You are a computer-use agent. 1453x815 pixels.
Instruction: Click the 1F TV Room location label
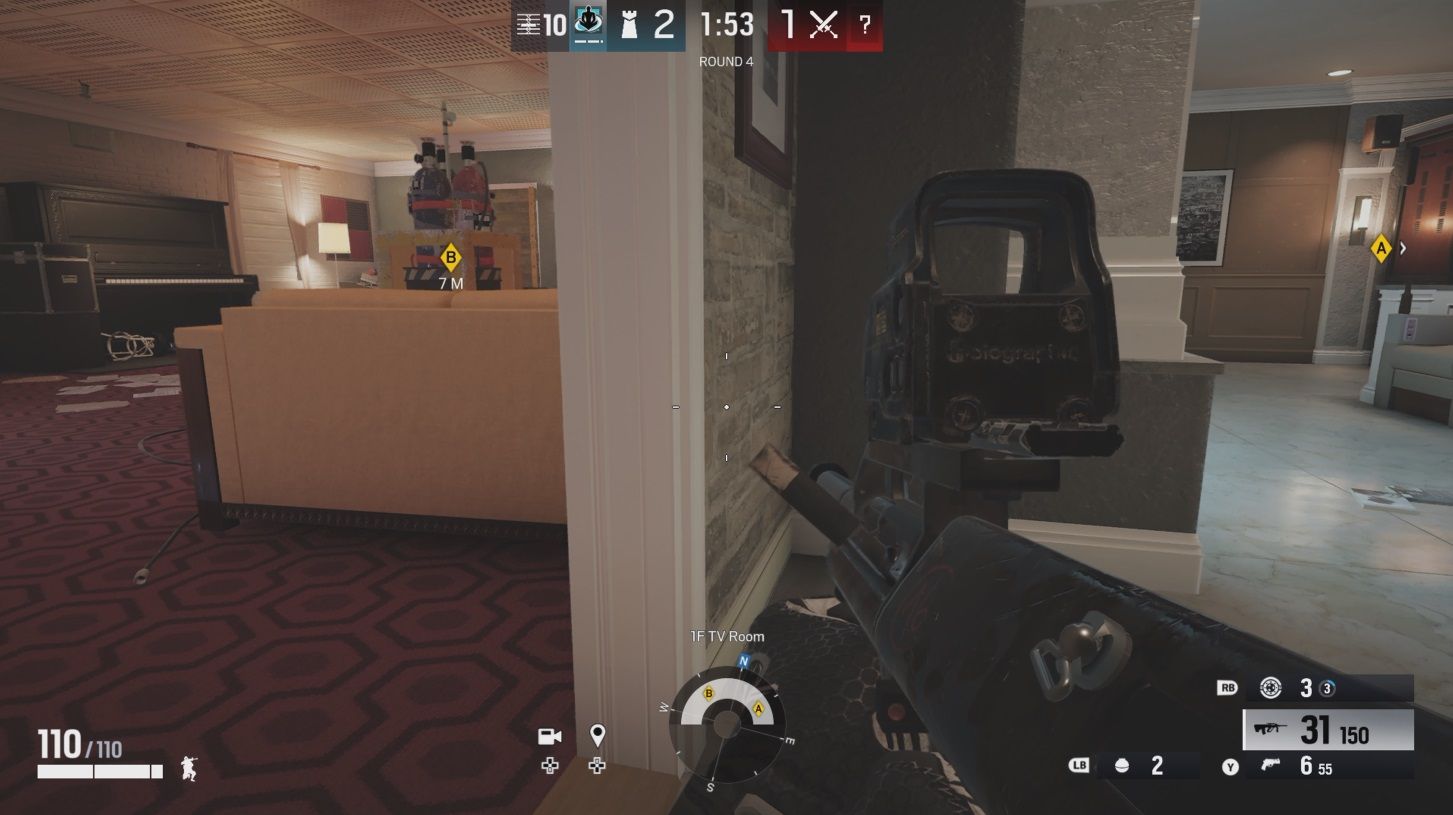tap(726, 636)
